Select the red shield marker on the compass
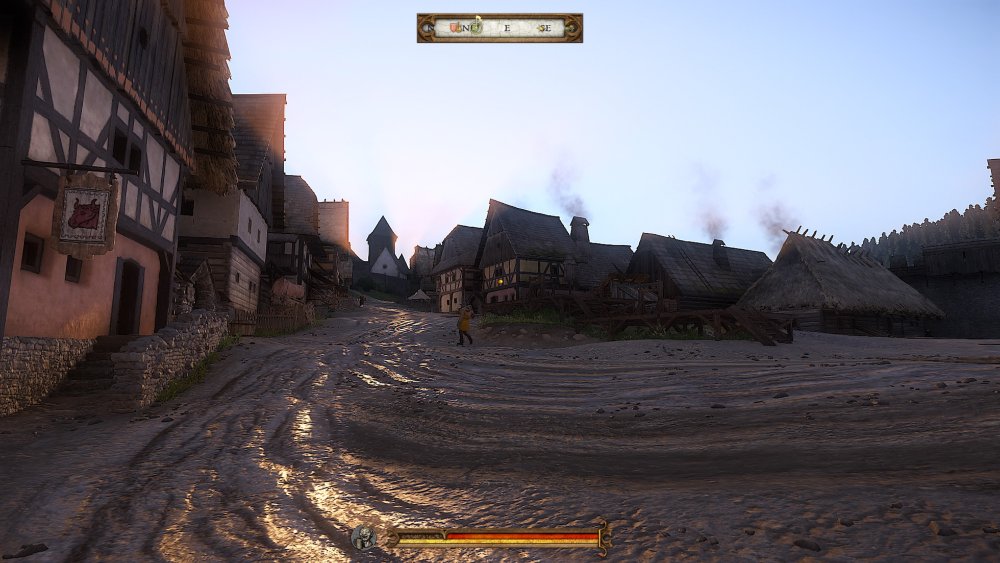1000x563 pixels. (452, 27)
